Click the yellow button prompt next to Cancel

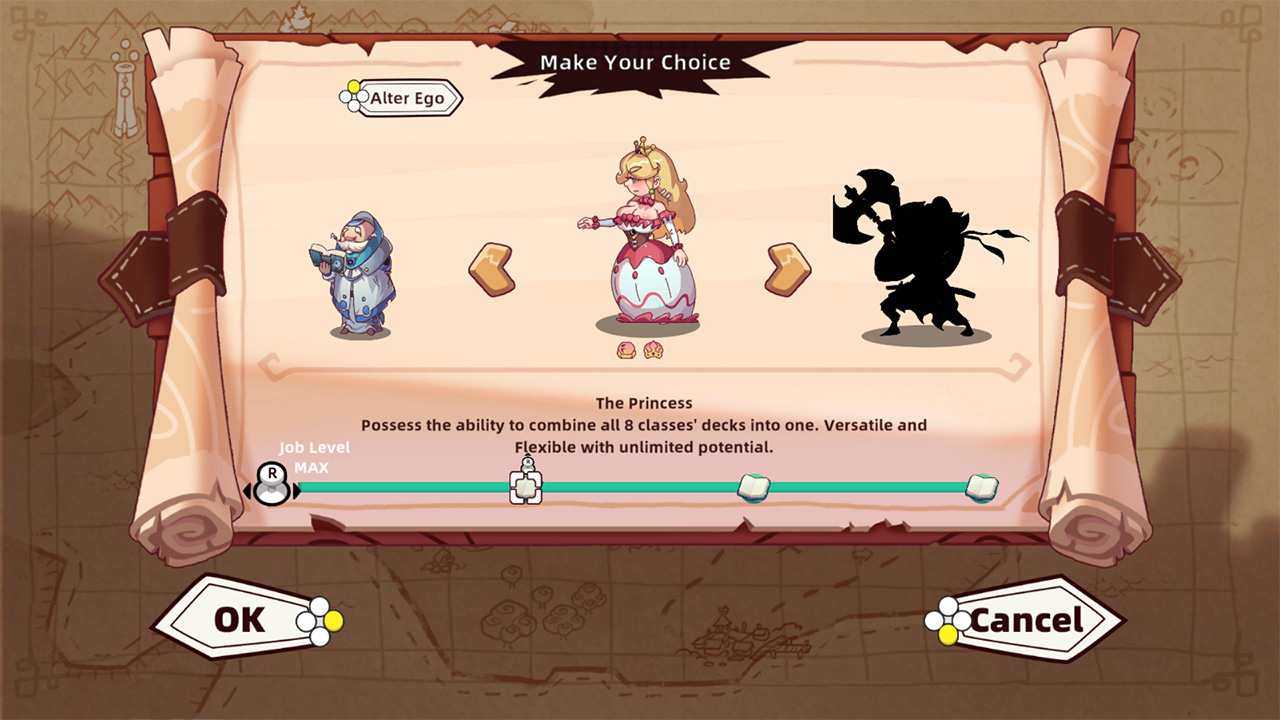[x=948, y=634]
